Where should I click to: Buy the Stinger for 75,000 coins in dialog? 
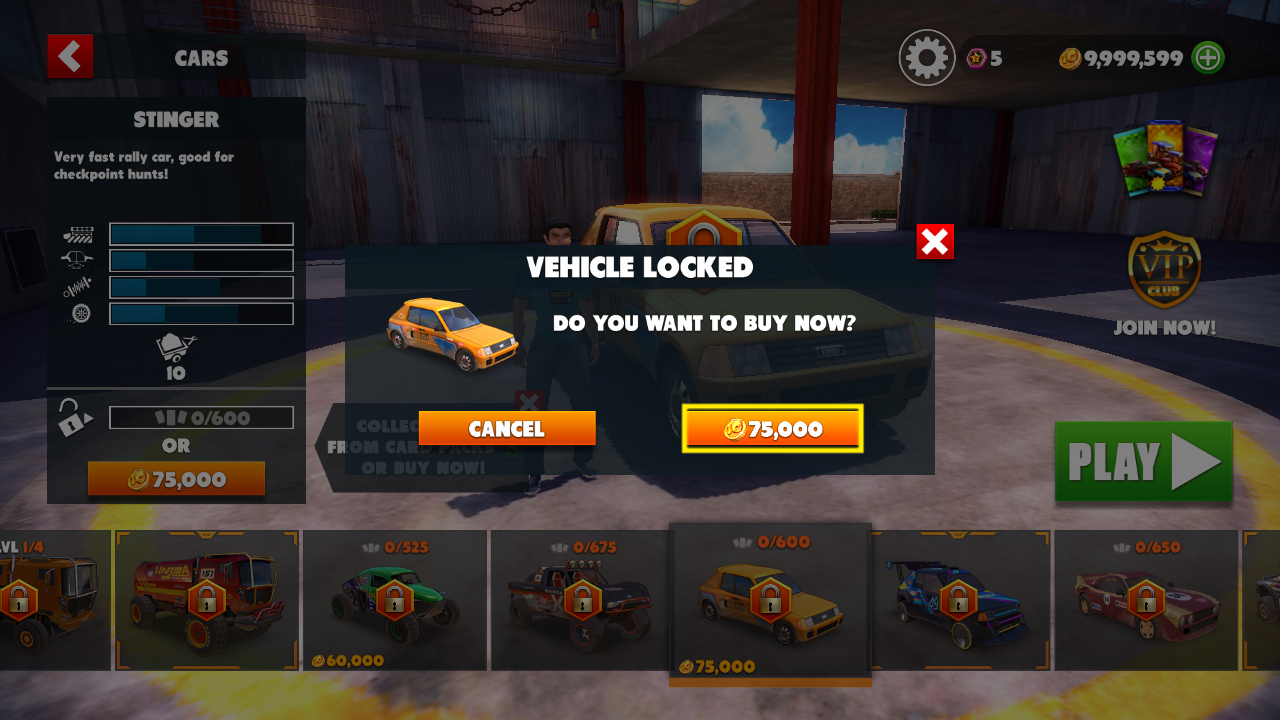point(772,429)
